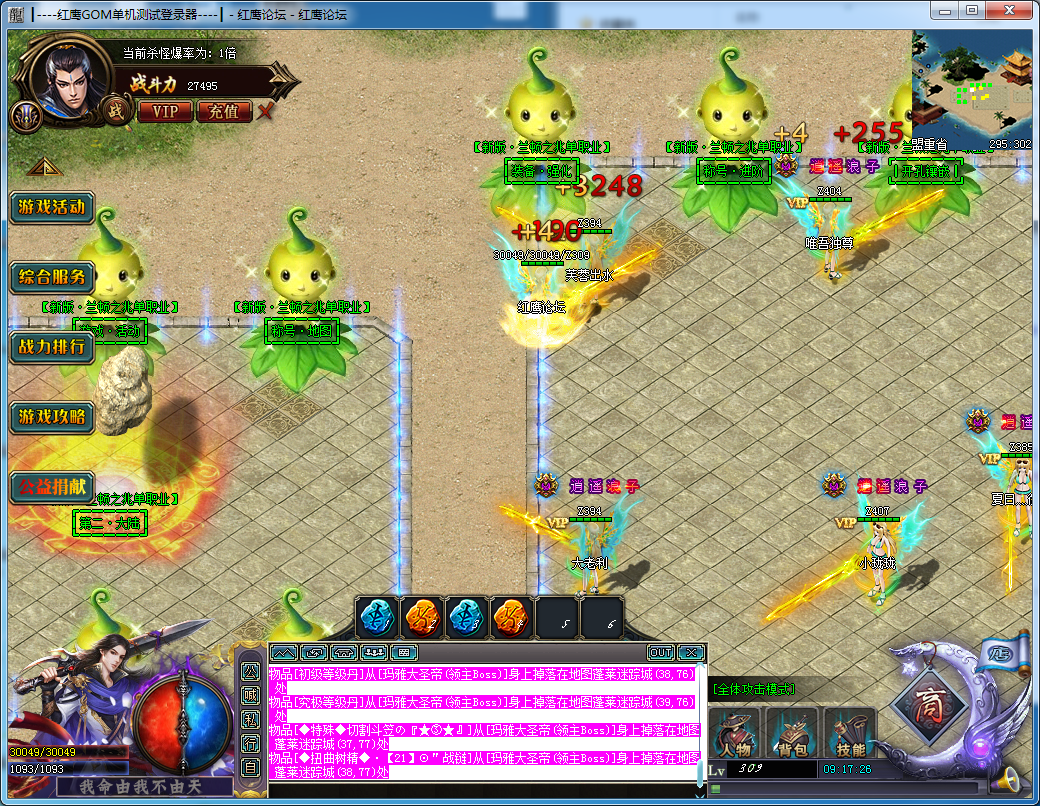Close the top bar with the red X
Screen dimensions: 1040x806
265,111
